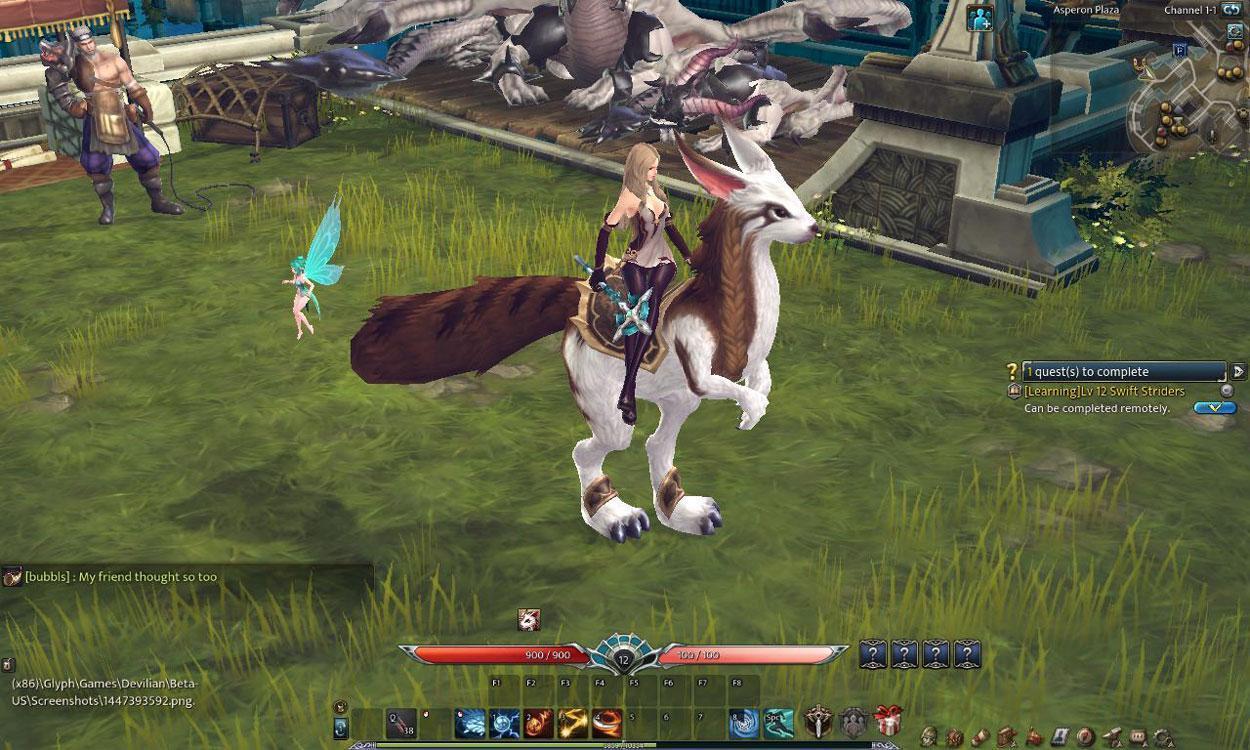Use the Spc dash skill

click(778, 721)
